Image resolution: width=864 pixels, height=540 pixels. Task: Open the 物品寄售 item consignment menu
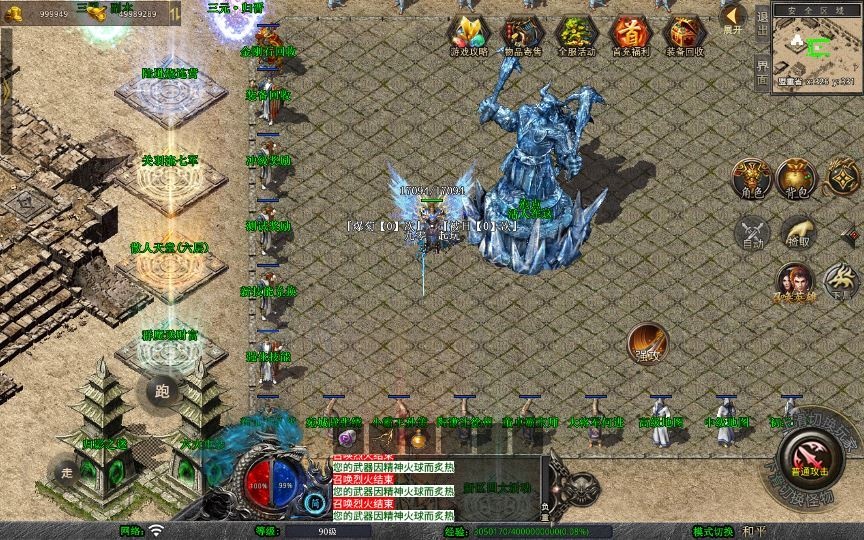pyautogui.click(x=522, y=35)
